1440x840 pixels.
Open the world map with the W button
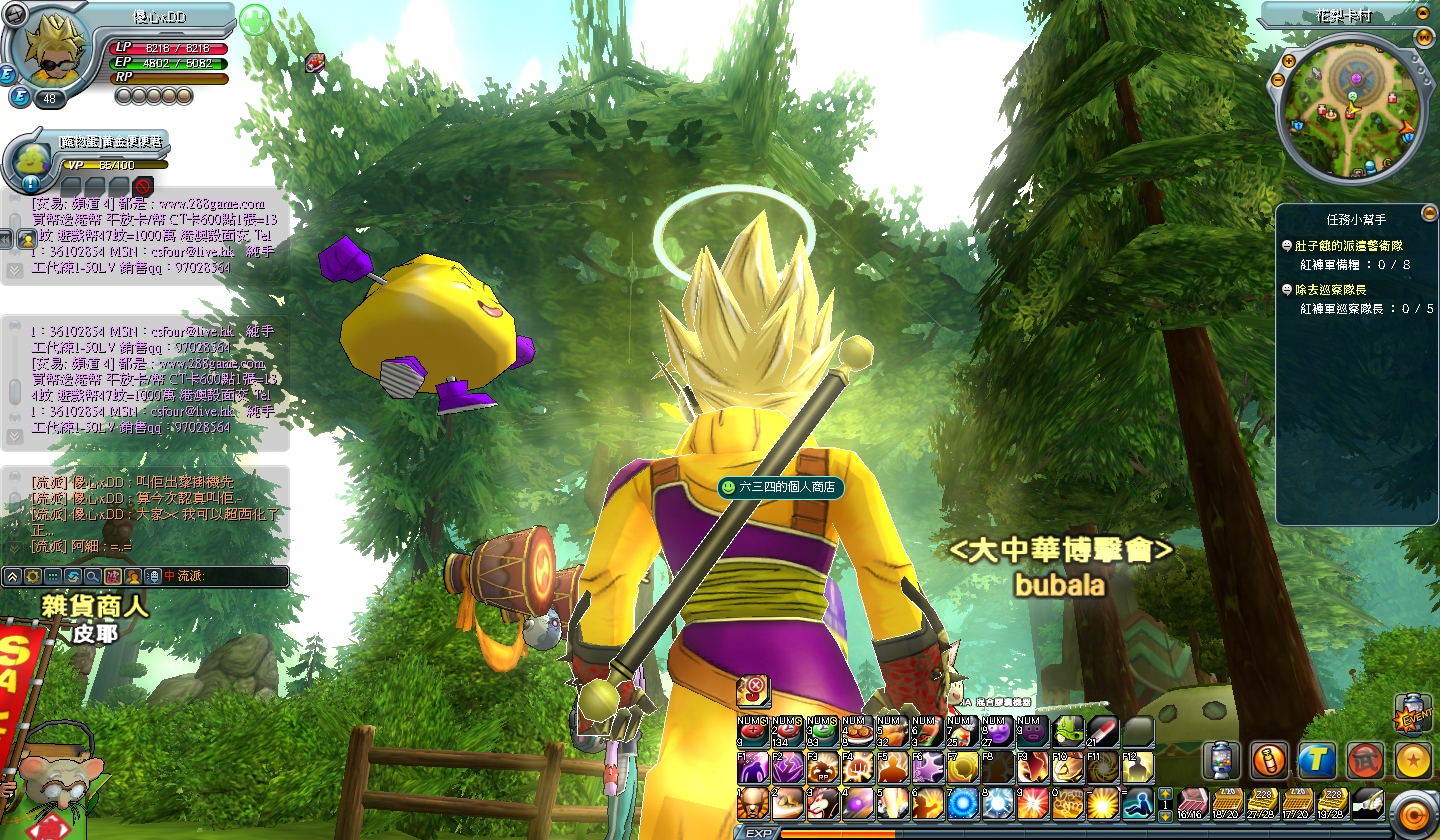[x=1424, y=37]
